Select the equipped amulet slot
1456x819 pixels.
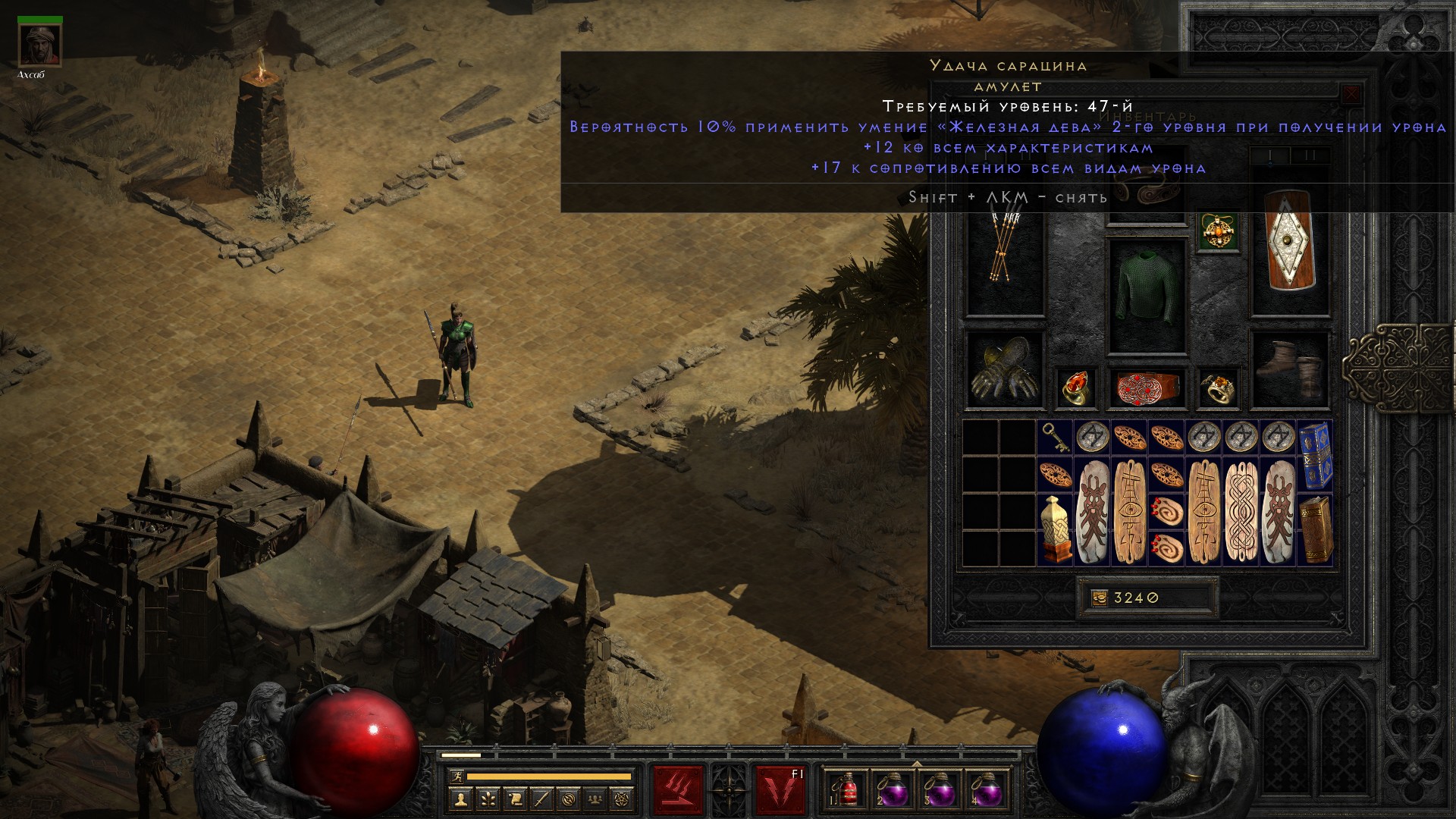pyautogui.click(x=1219, y=232)
